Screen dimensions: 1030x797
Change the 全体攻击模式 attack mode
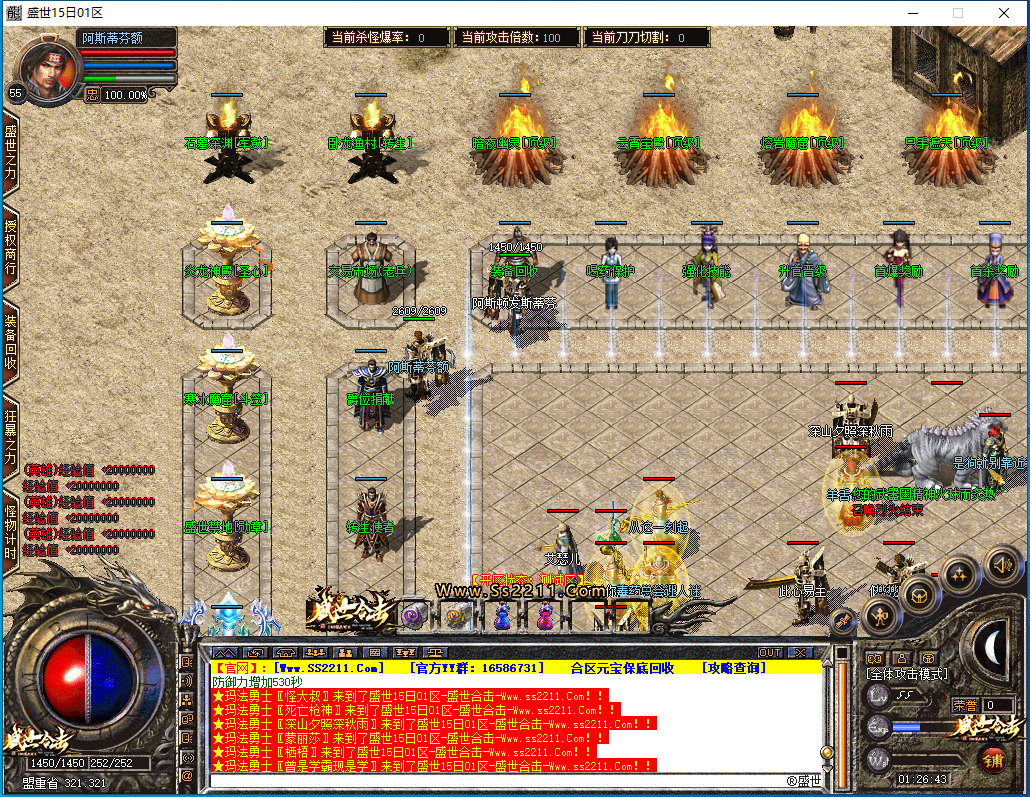[907, 675]
